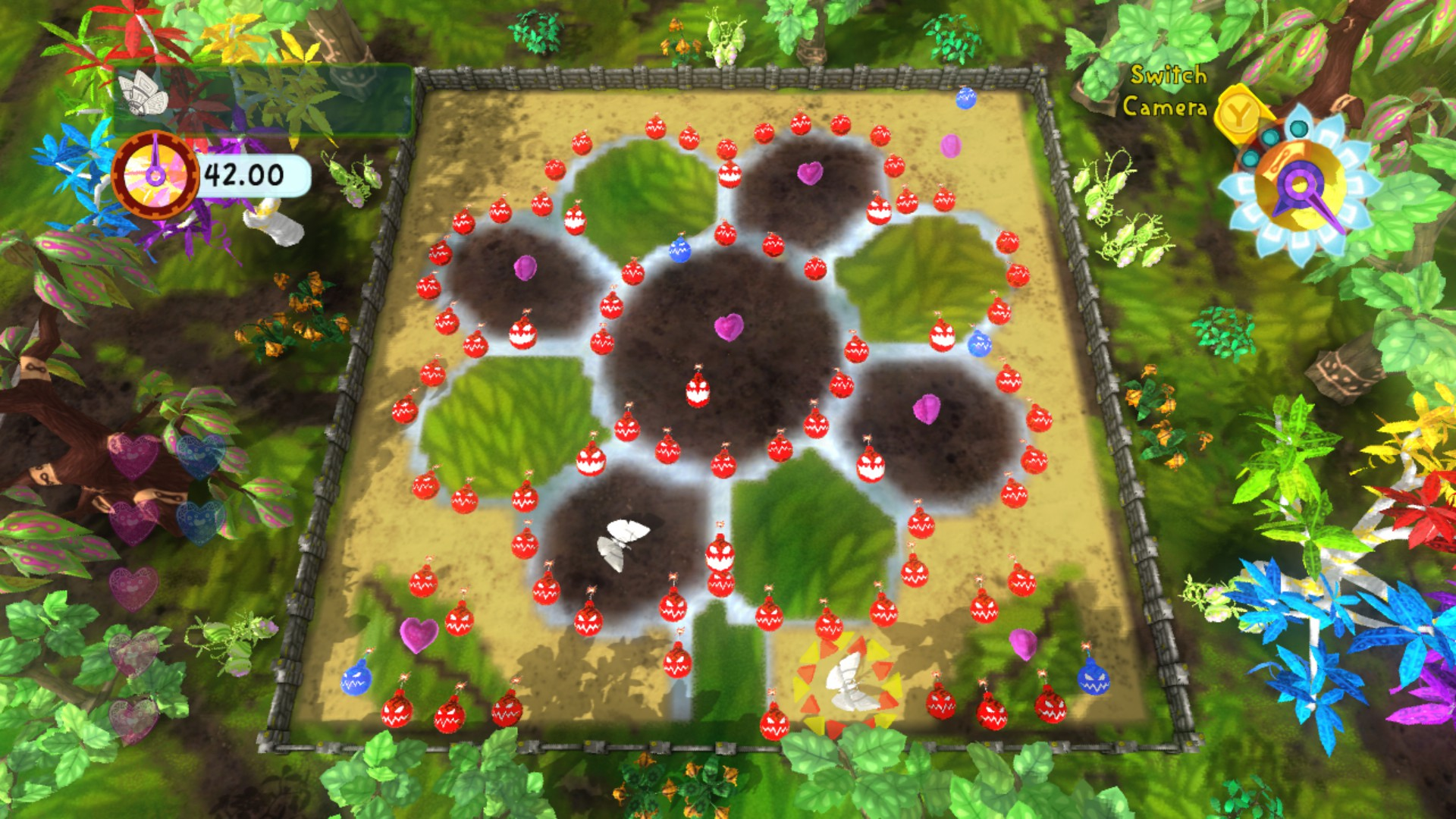Viewport: 1456px width, 819px height.
Task: Click the Switch Camera label
Action: point(1166,91)
